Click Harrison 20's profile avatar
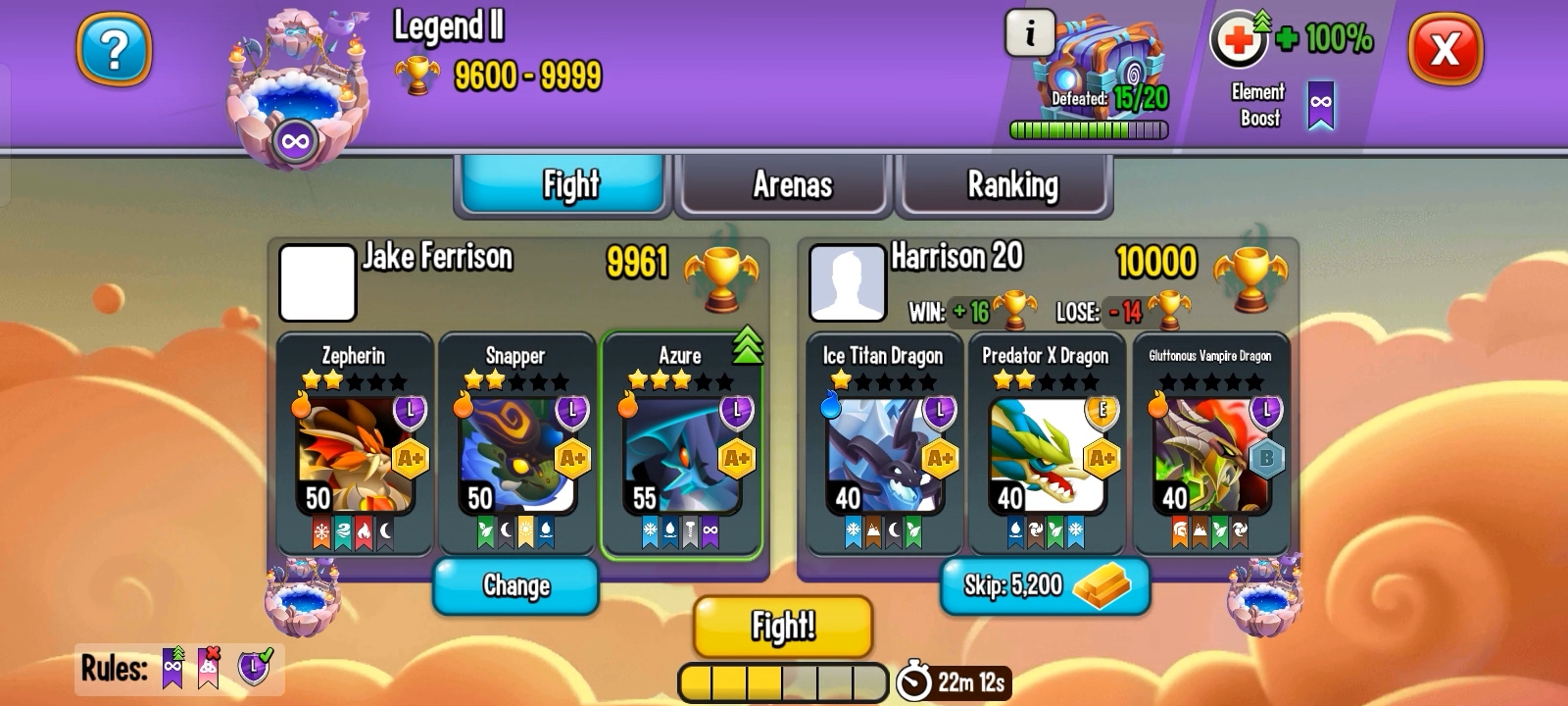This screenshot has height=706, width=1568. (849, 283)
